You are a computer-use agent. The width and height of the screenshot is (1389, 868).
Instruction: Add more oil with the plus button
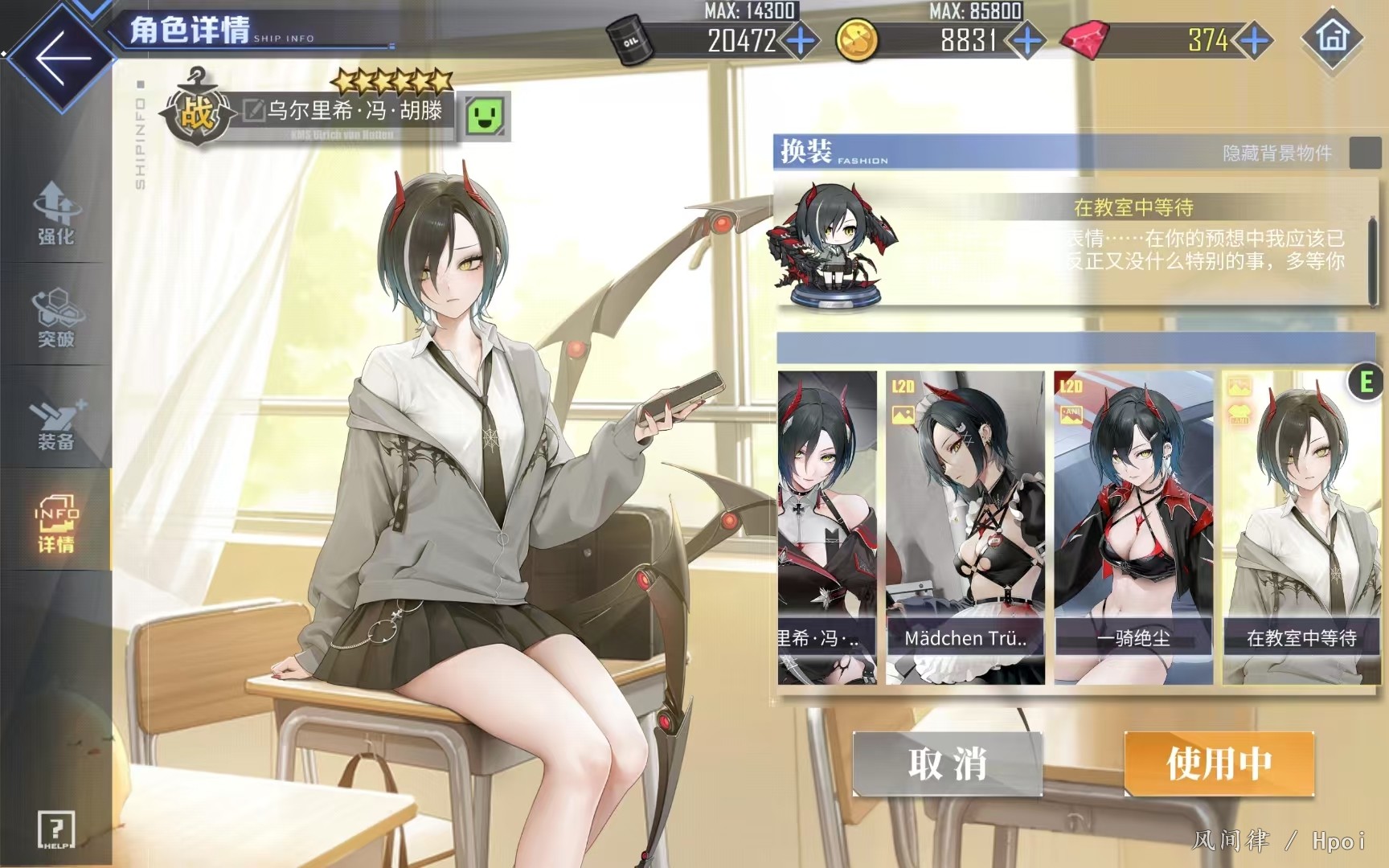click(801, 40)
